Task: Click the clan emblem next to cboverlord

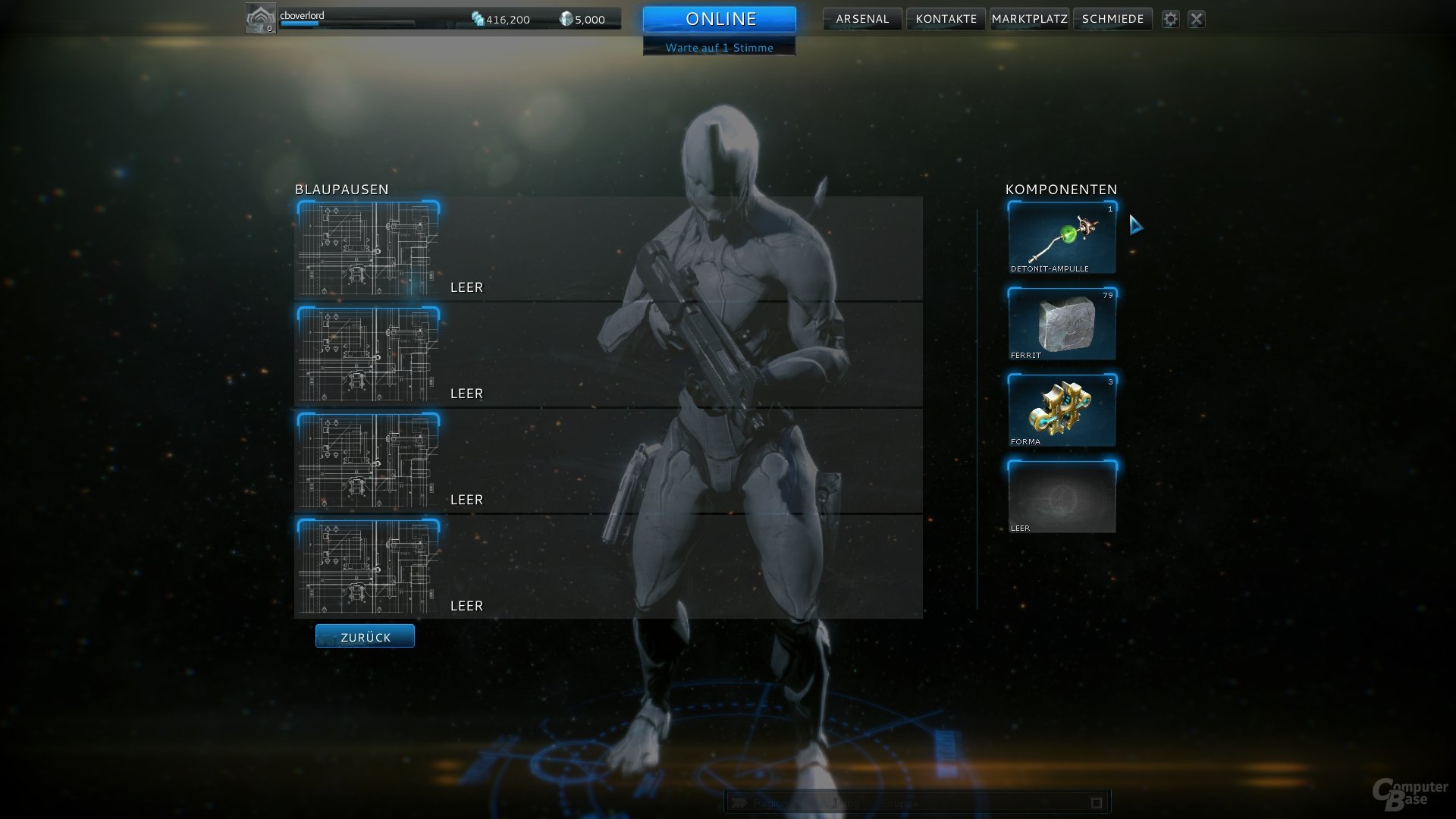Action: 260,17
